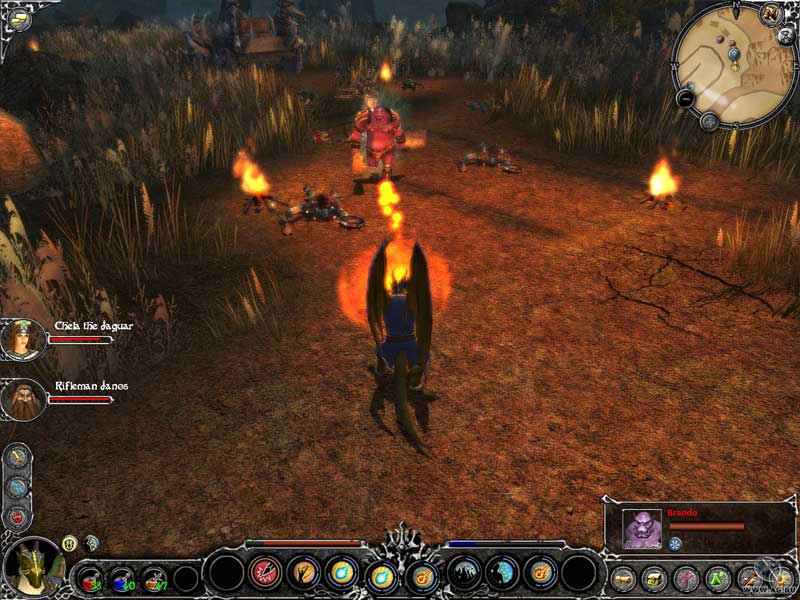Click the top-left corner menu button
Viewport: 800px width, 600px height.
tap(17, 19)
